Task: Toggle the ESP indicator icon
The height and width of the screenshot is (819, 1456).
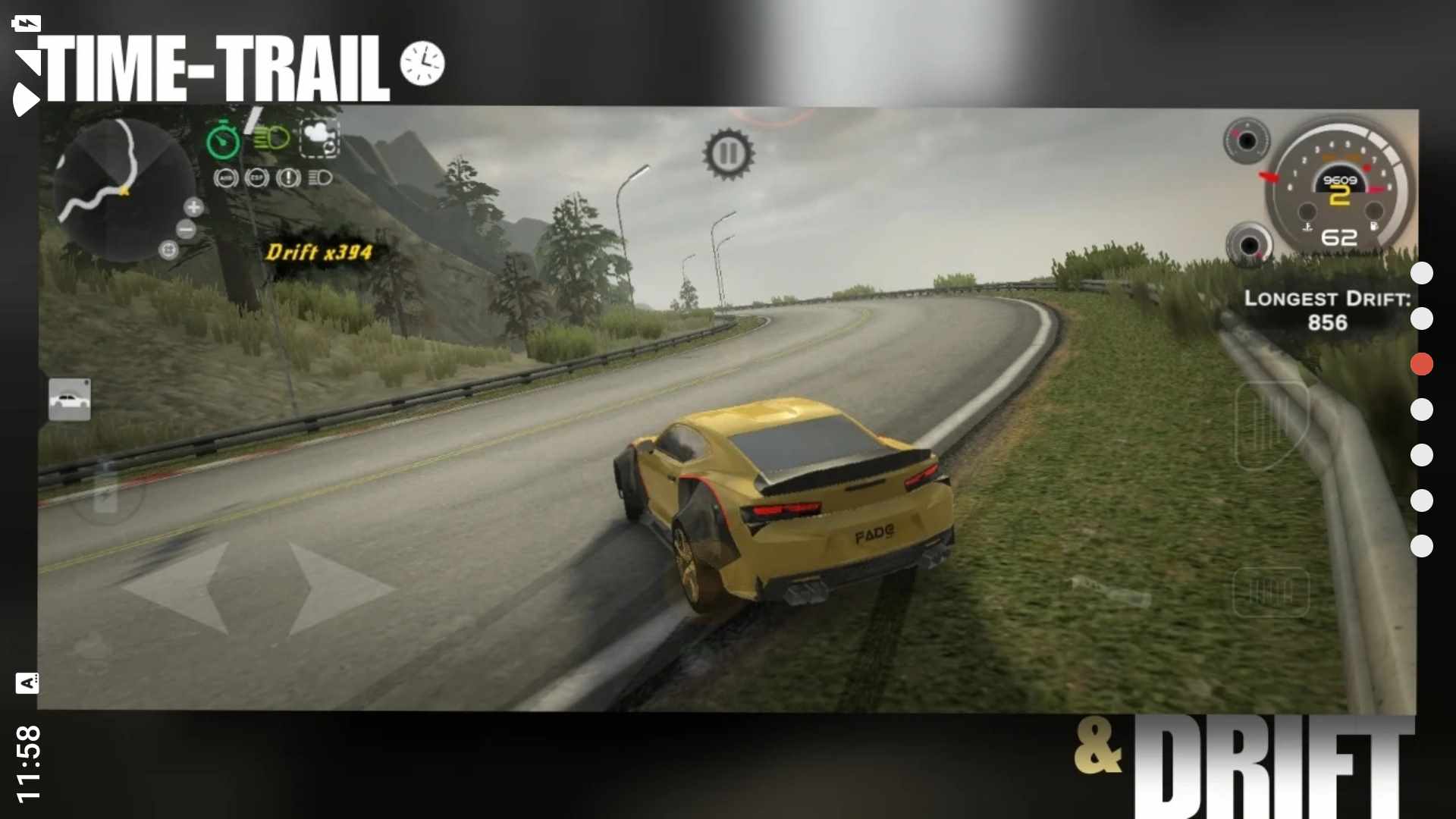Action: tap(257, 178)
